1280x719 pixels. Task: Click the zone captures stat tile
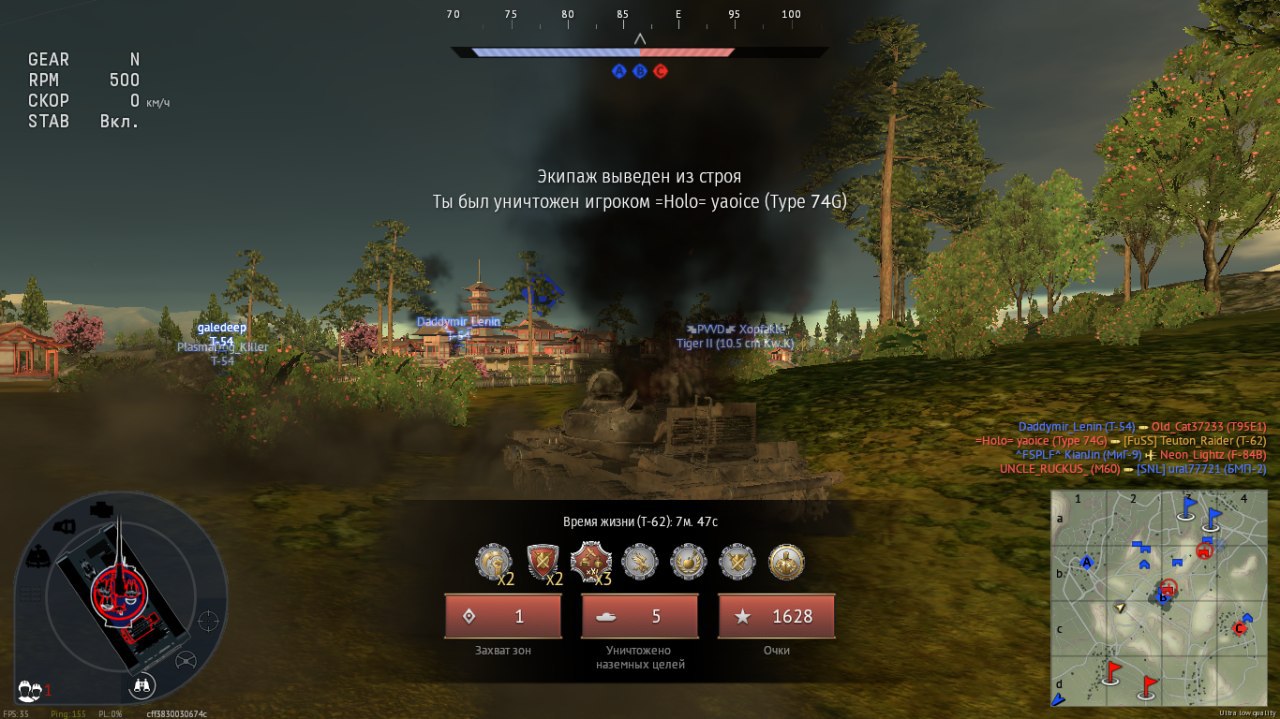tap(503, 616)
